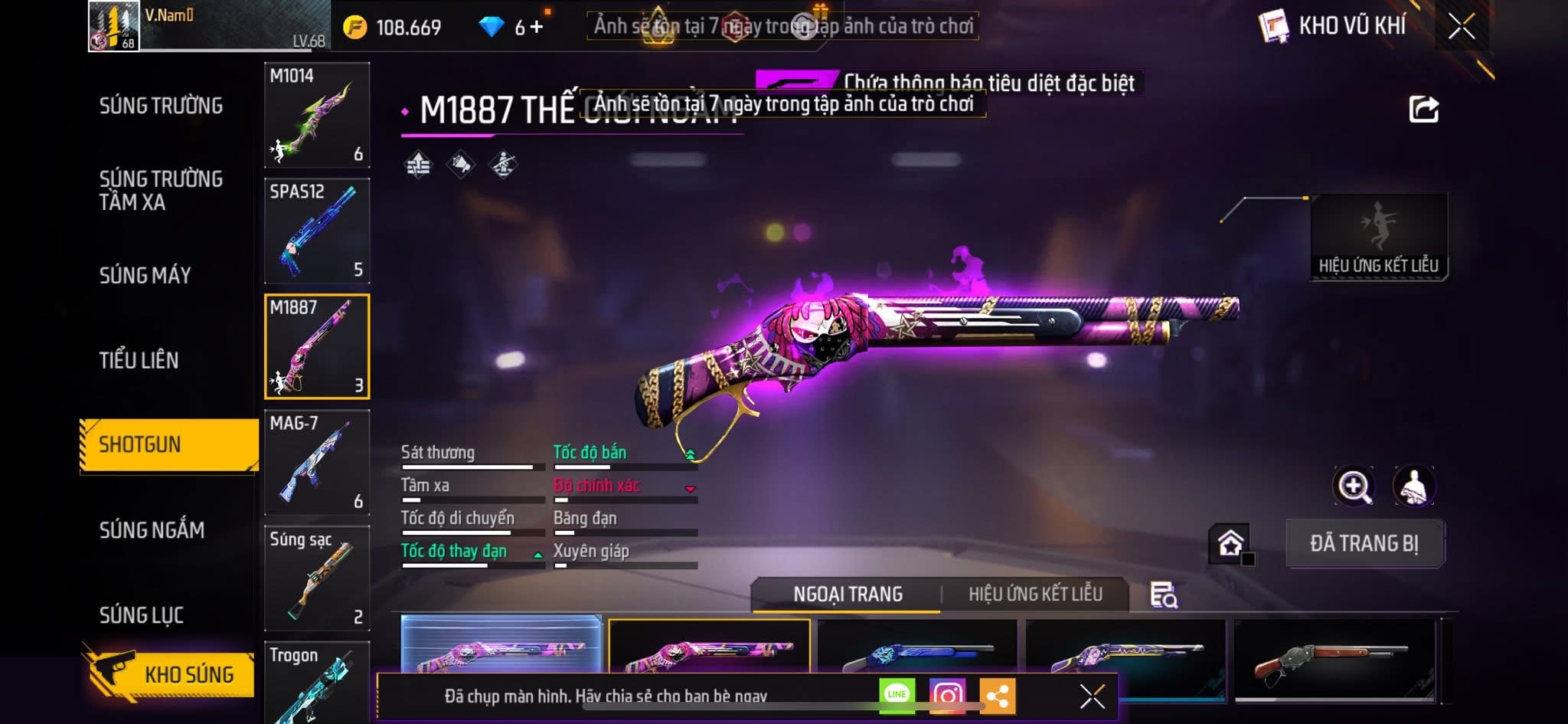Open the Kho Súng button
The height and width of the screenshot is (724, 1568).
point(170,674)
